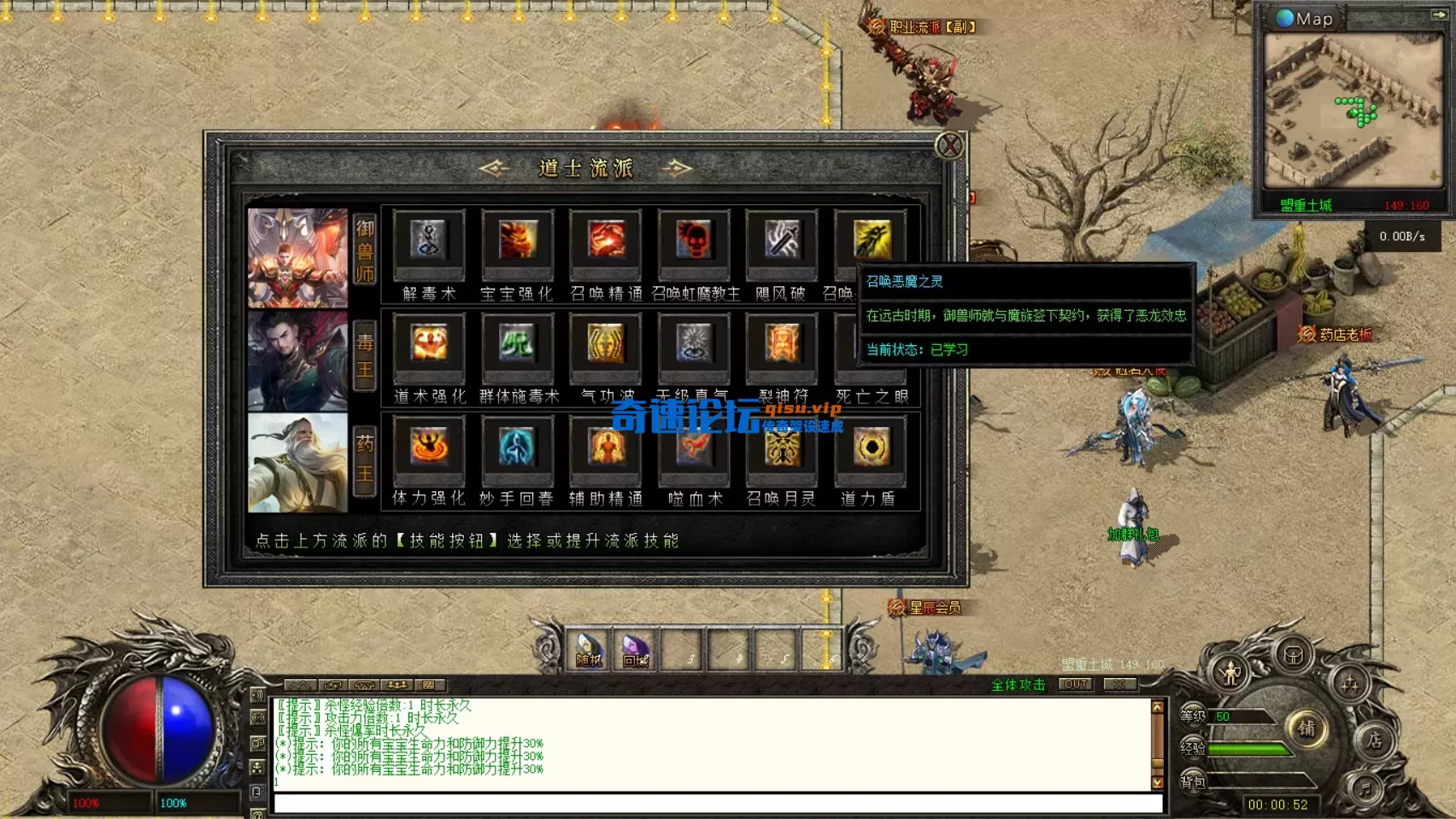Upgrade the 体力强化 skill
Screen dimensions: 1456x819
428,448
